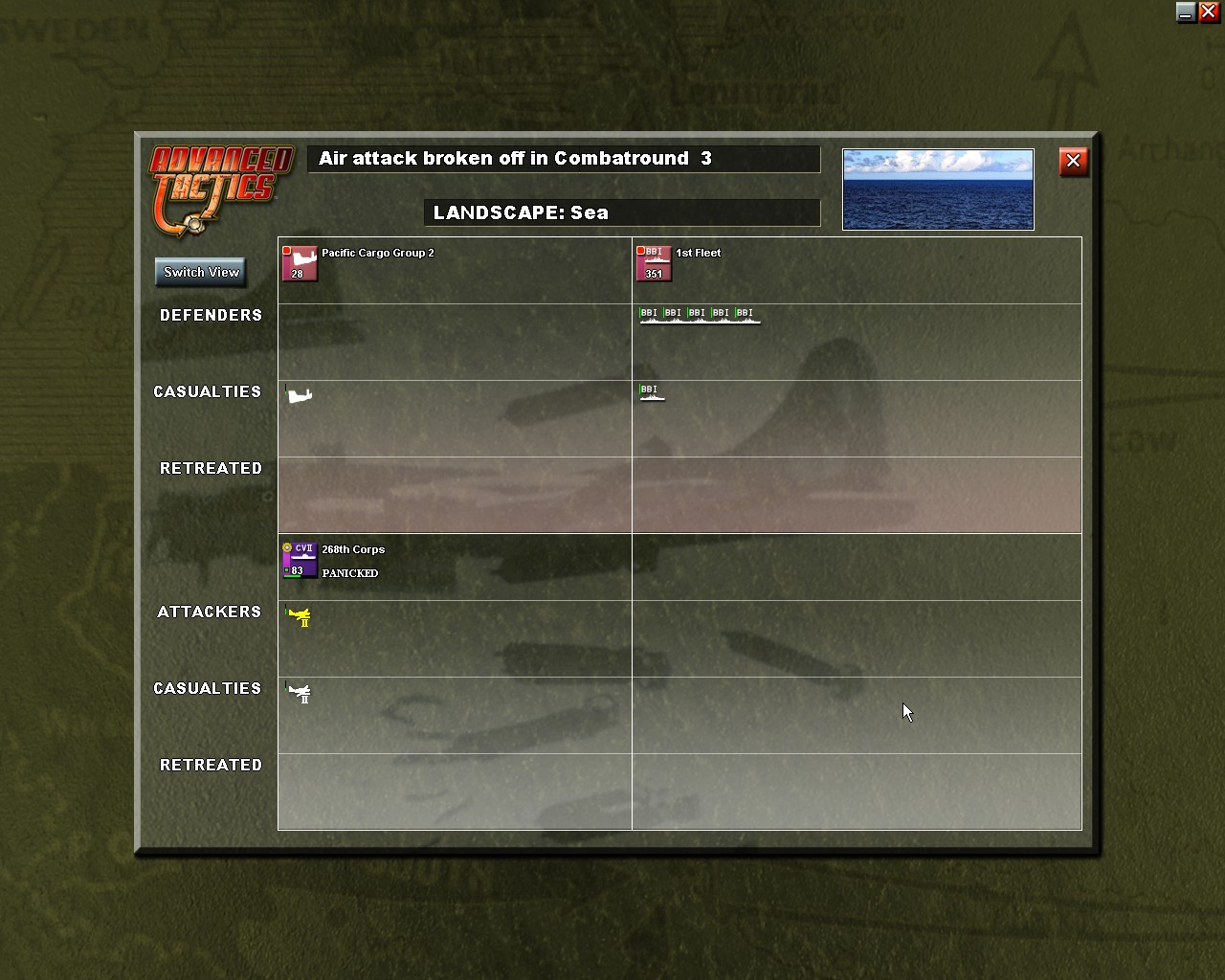Select the 1st Fleet unit counter
This screenshot has height=980, width=1225.
coord(653,263)
